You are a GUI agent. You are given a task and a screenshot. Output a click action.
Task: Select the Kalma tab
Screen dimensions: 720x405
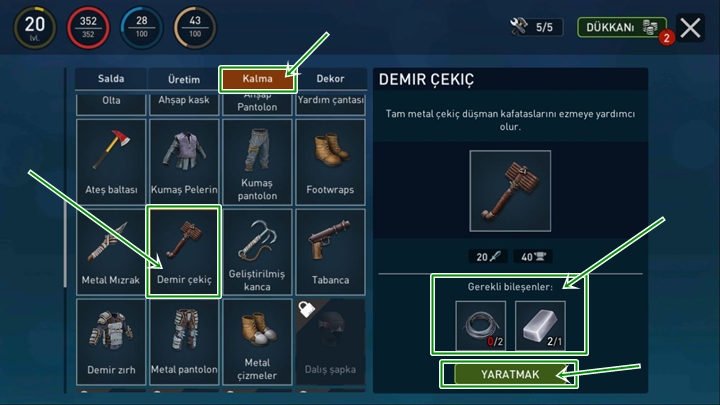258,79
